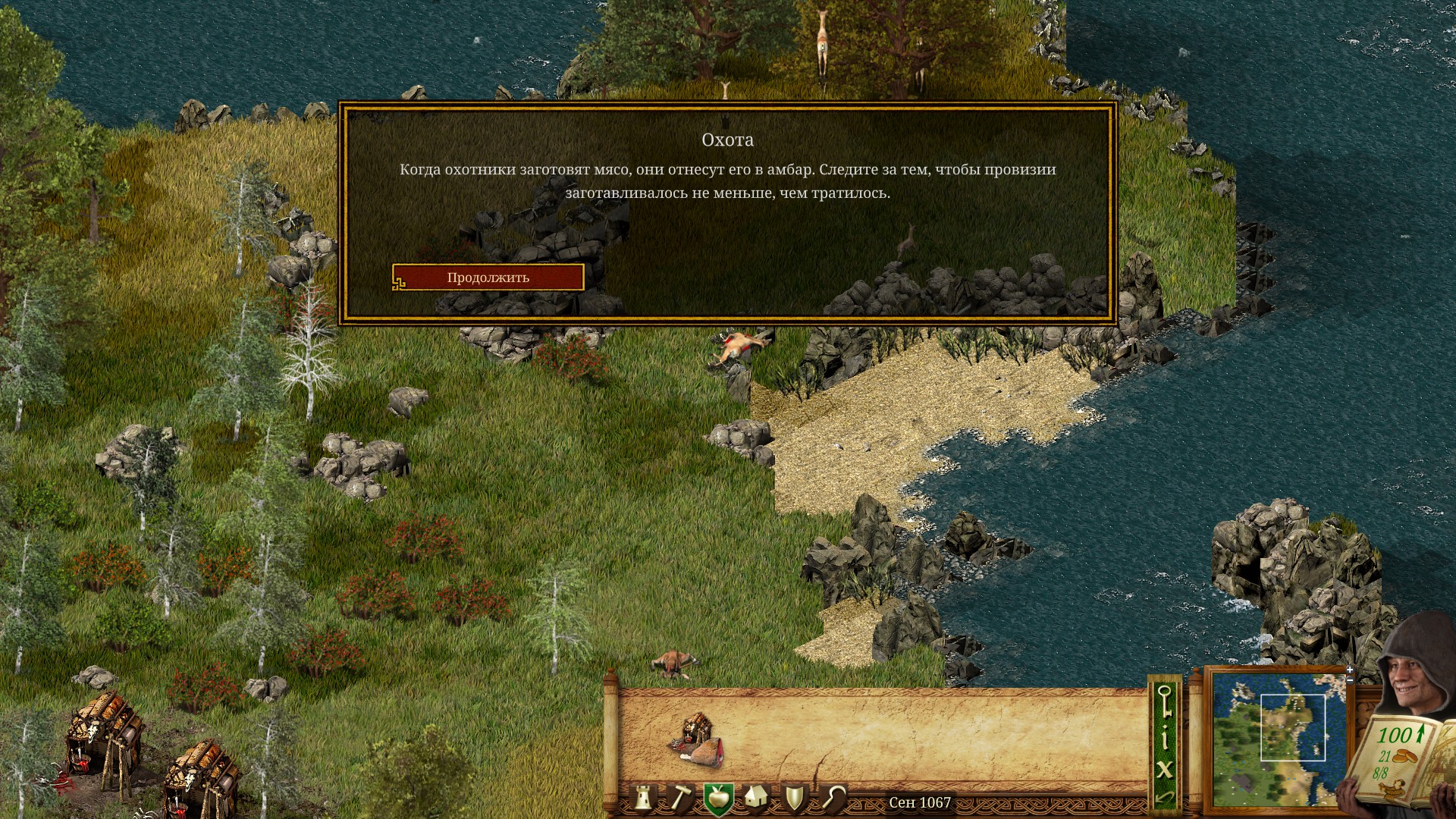Image resolution: width=1456 pixels, height=819 pixels.
Task: Open the mission info 'i' icon
Action: click(x=1164, y=737)
